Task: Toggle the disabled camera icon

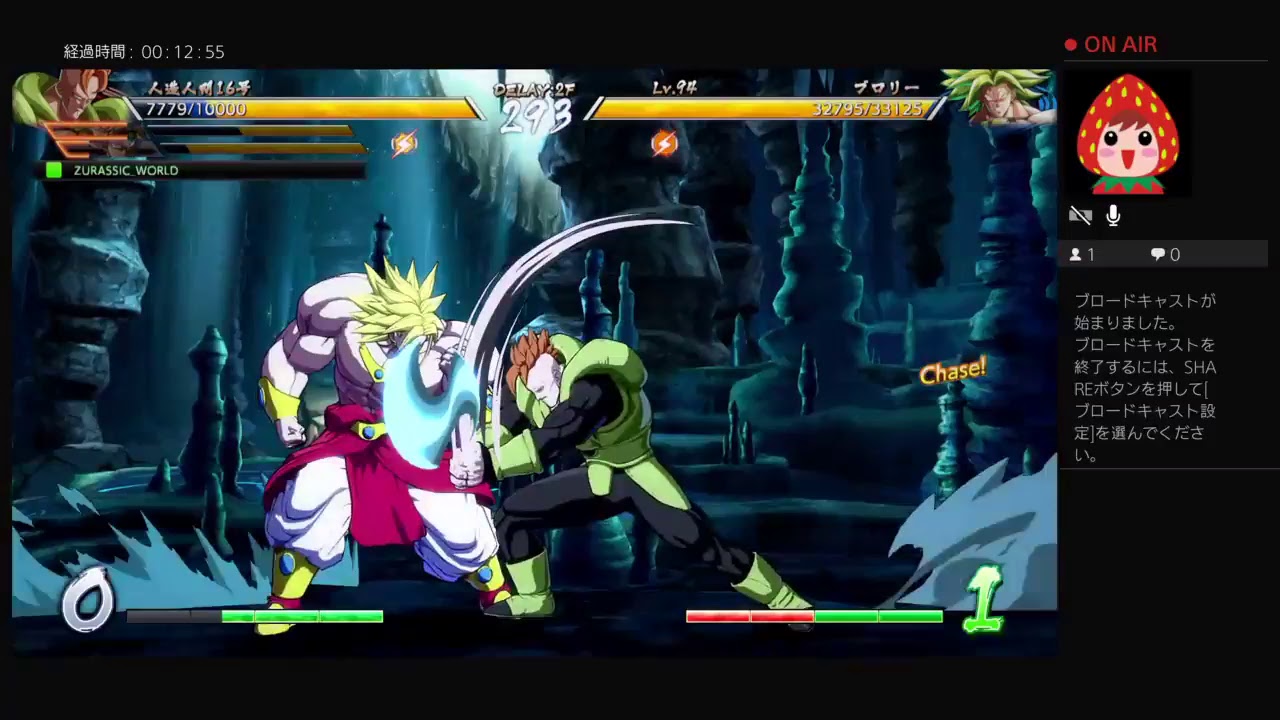Action: click(x=1080, y=215)
